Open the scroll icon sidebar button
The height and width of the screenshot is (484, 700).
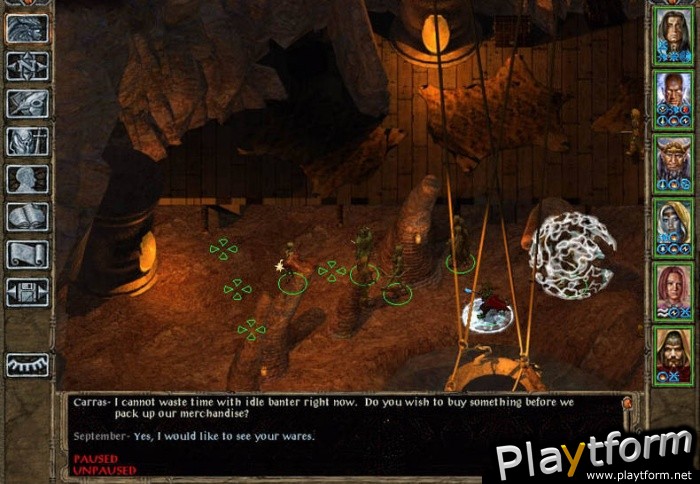point(27,254)
